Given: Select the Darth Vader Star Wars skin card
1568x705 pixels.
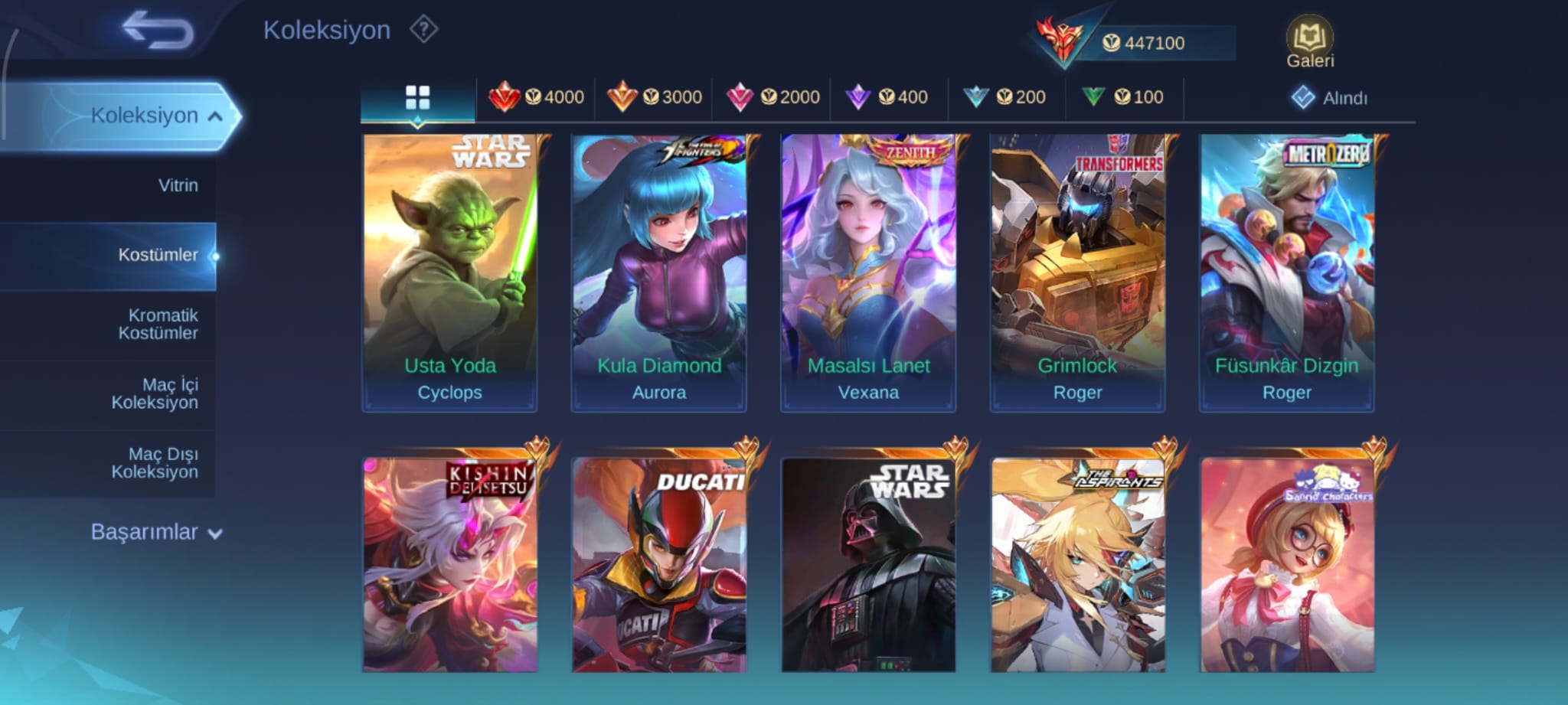Looking at the screenshot, I should click(x=868, y=565).
